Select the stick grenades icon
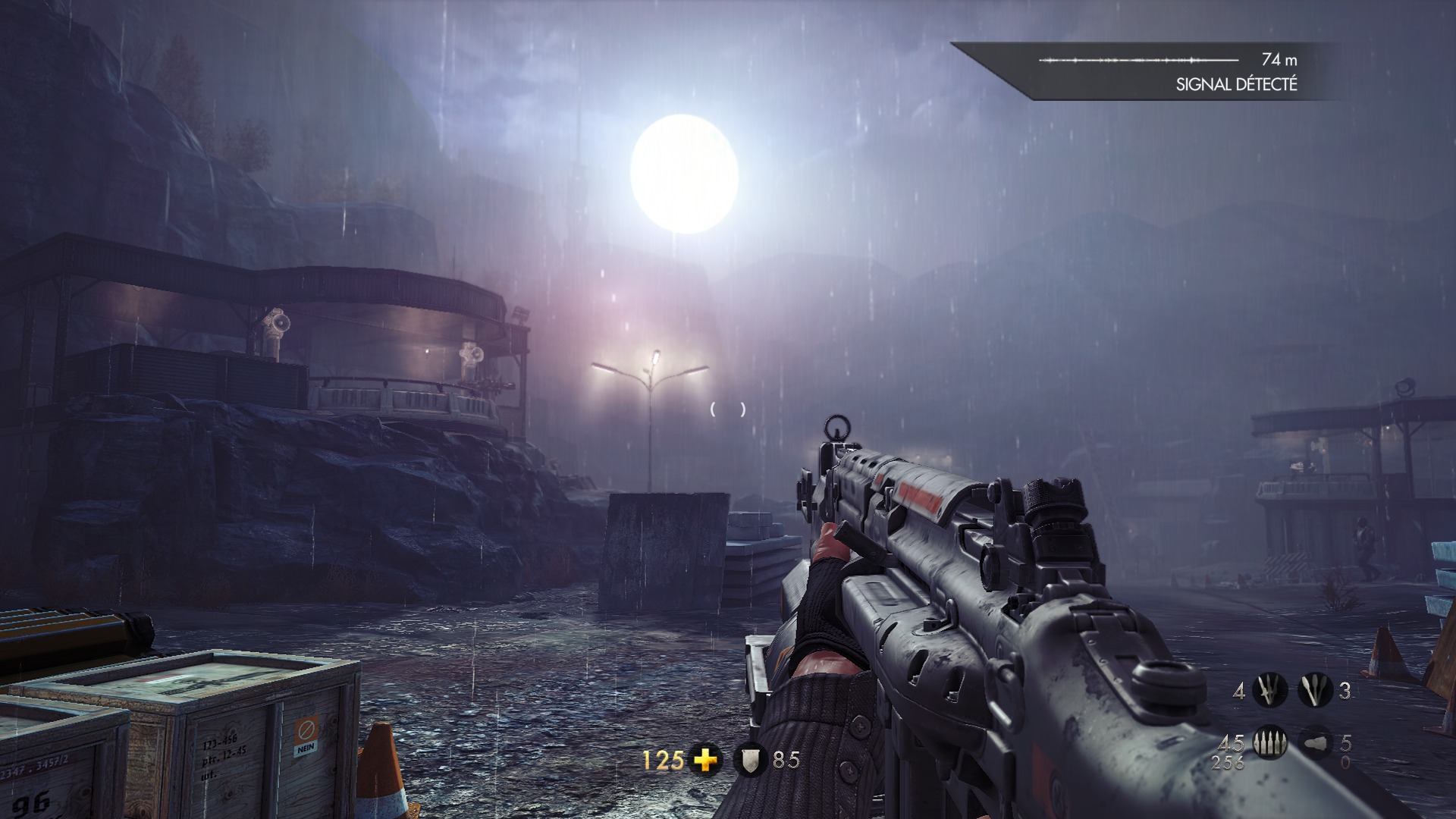The height and width of the screenshot is (819, 1456). coord(1314,691)
